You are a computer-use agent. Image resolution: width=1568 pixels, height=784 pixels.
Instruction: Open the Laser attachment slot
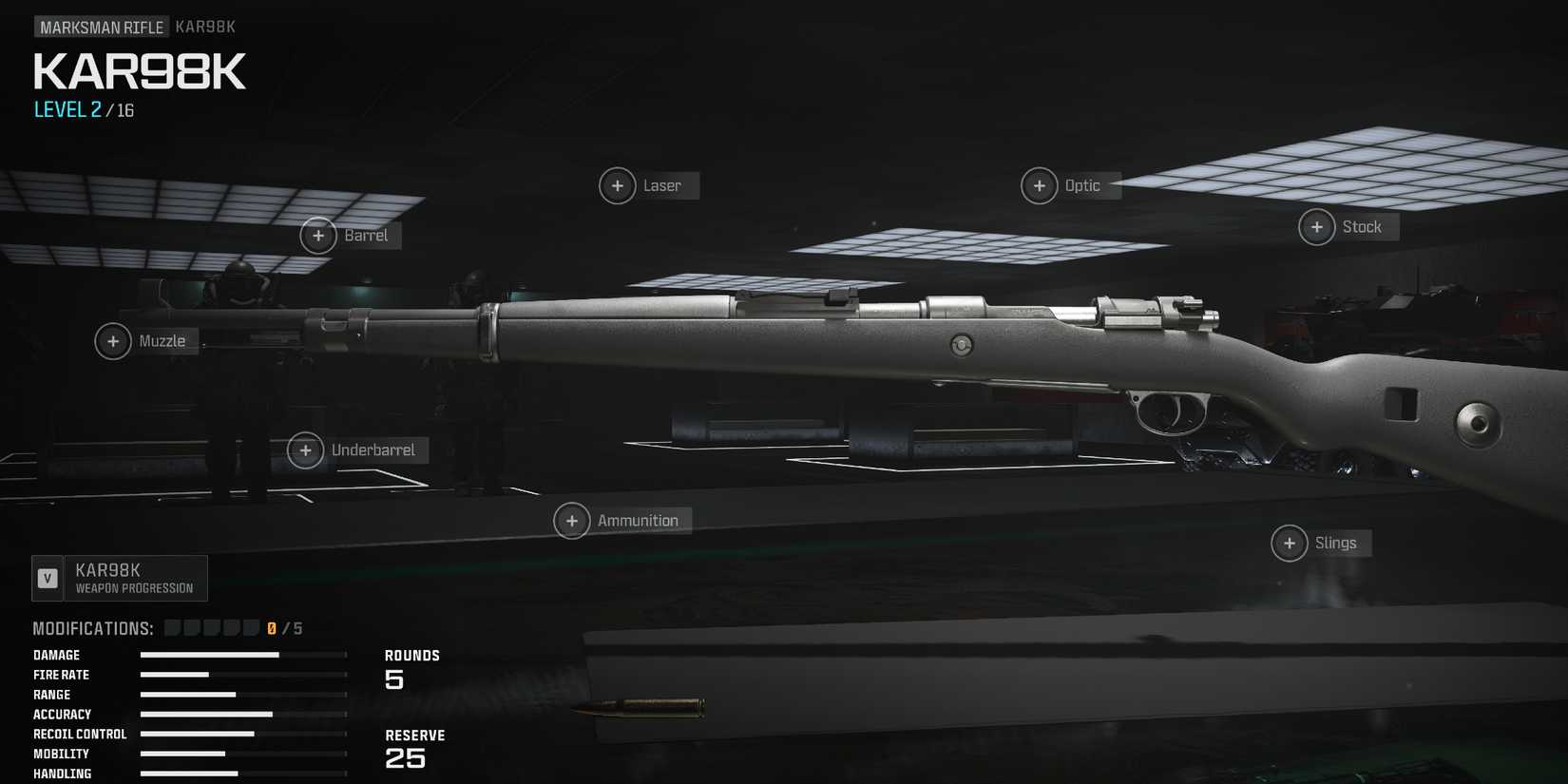617,185
